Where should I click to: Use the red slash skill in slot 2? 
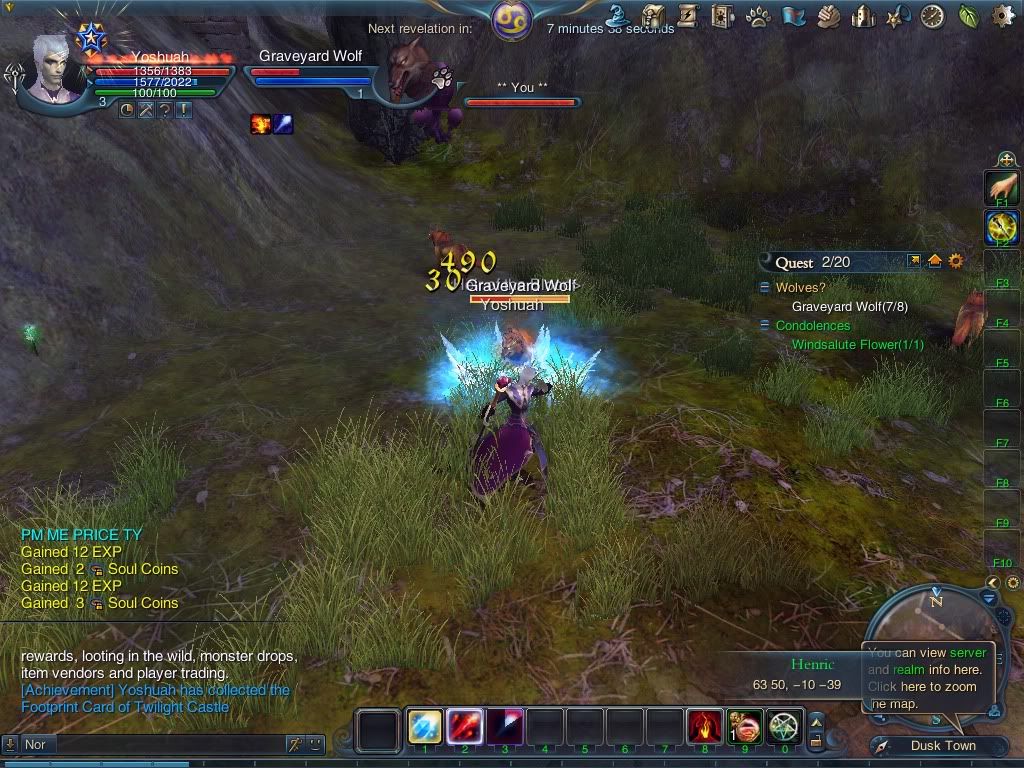pos(465,727)
